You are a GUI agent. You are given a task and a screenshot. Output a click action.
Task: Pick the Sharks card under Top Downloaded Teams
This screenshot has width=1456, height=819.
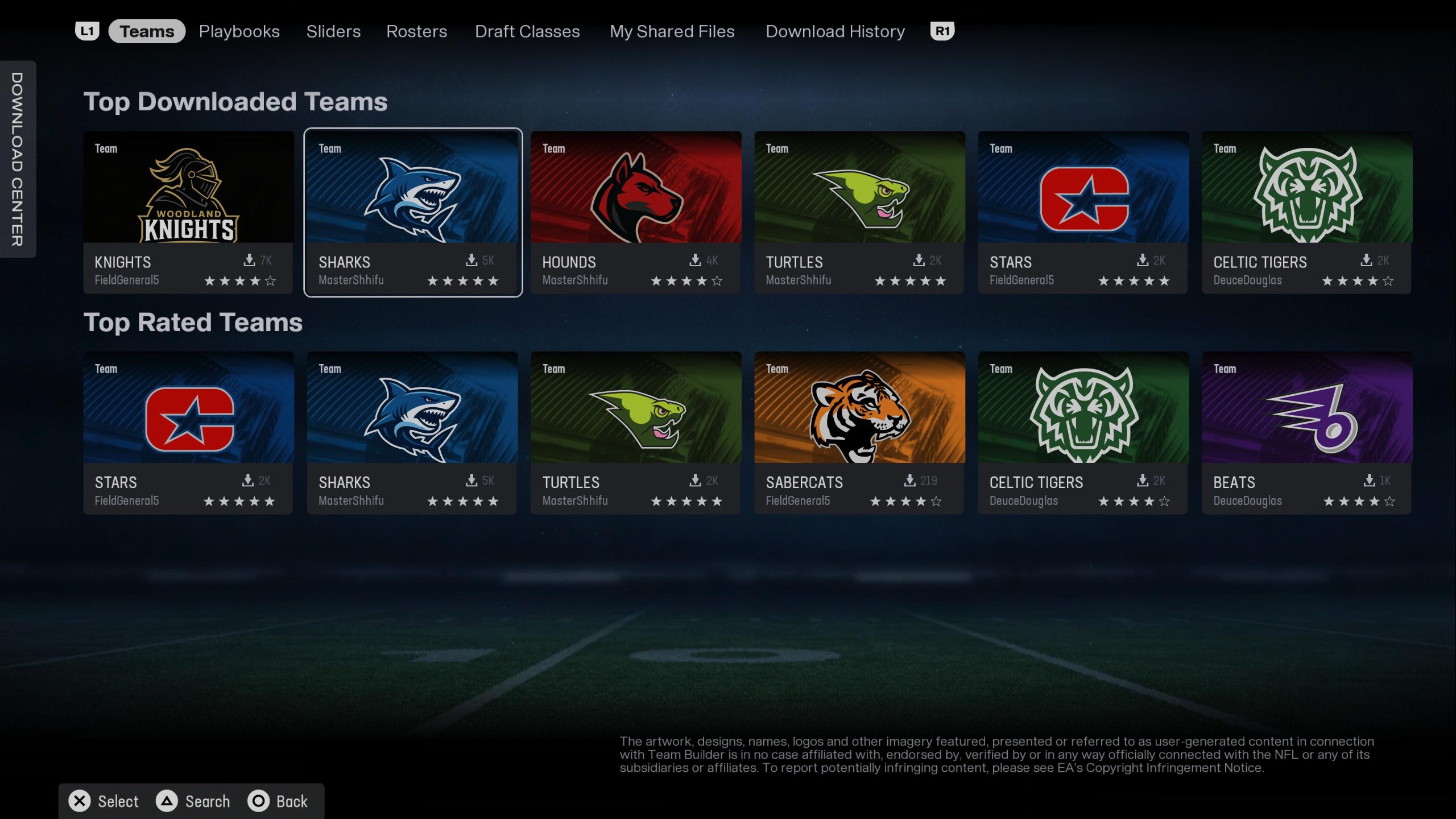tap(412, 212)
